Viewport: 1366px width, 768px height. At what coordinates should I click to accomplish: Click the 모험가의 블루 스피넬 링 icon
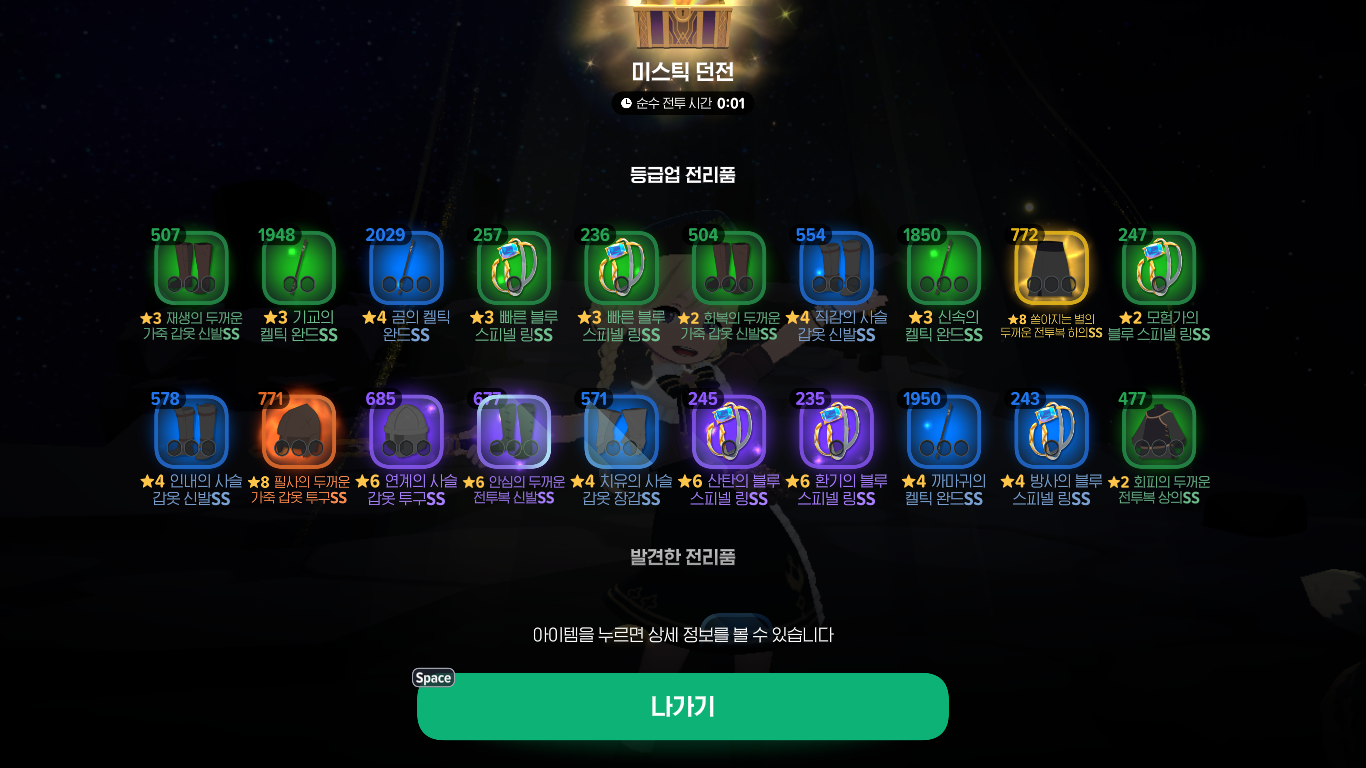pos(1156,268)
